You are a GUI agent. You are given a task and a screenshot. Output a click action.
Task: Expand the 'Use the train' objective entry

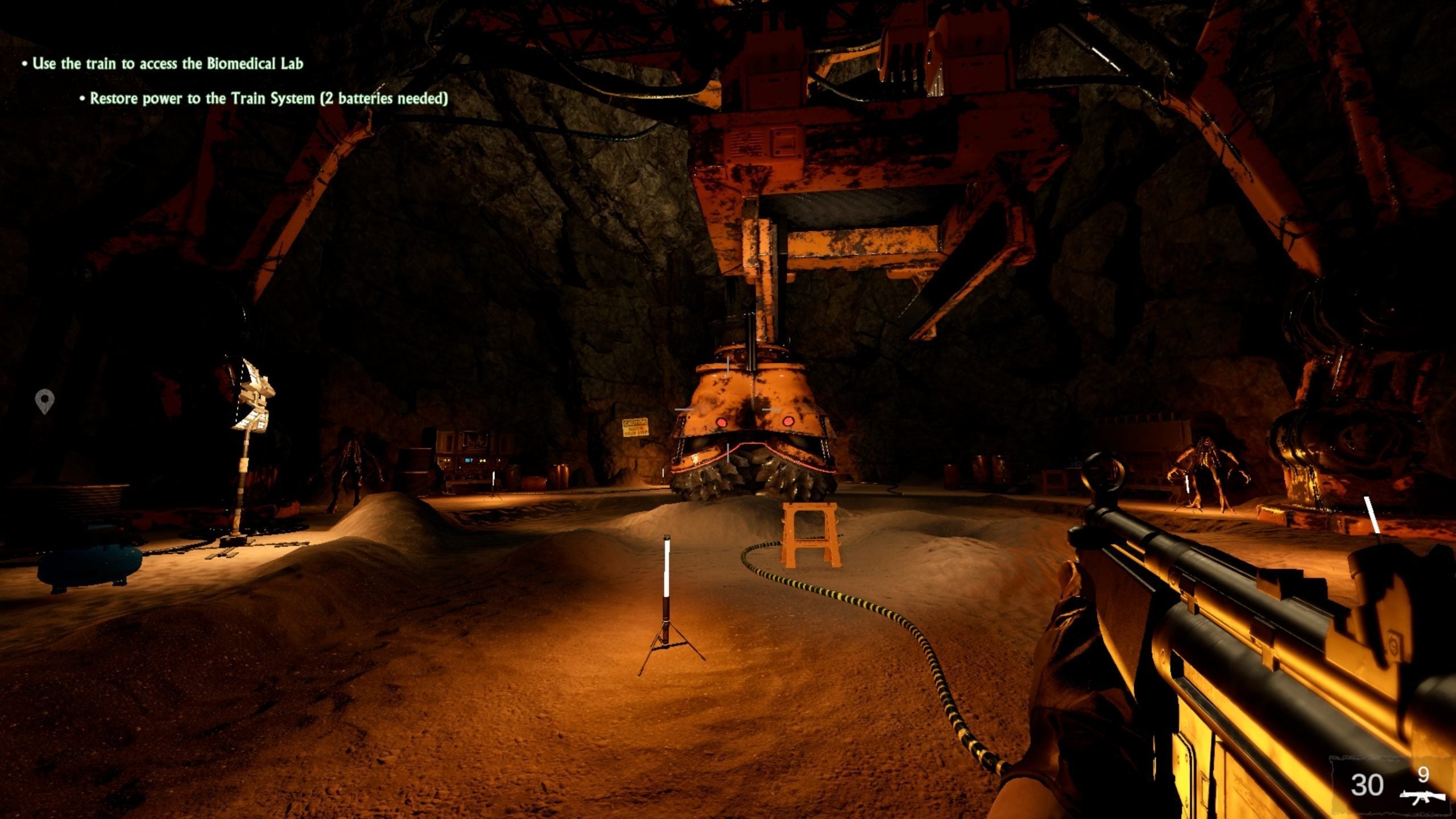point(167,64)
